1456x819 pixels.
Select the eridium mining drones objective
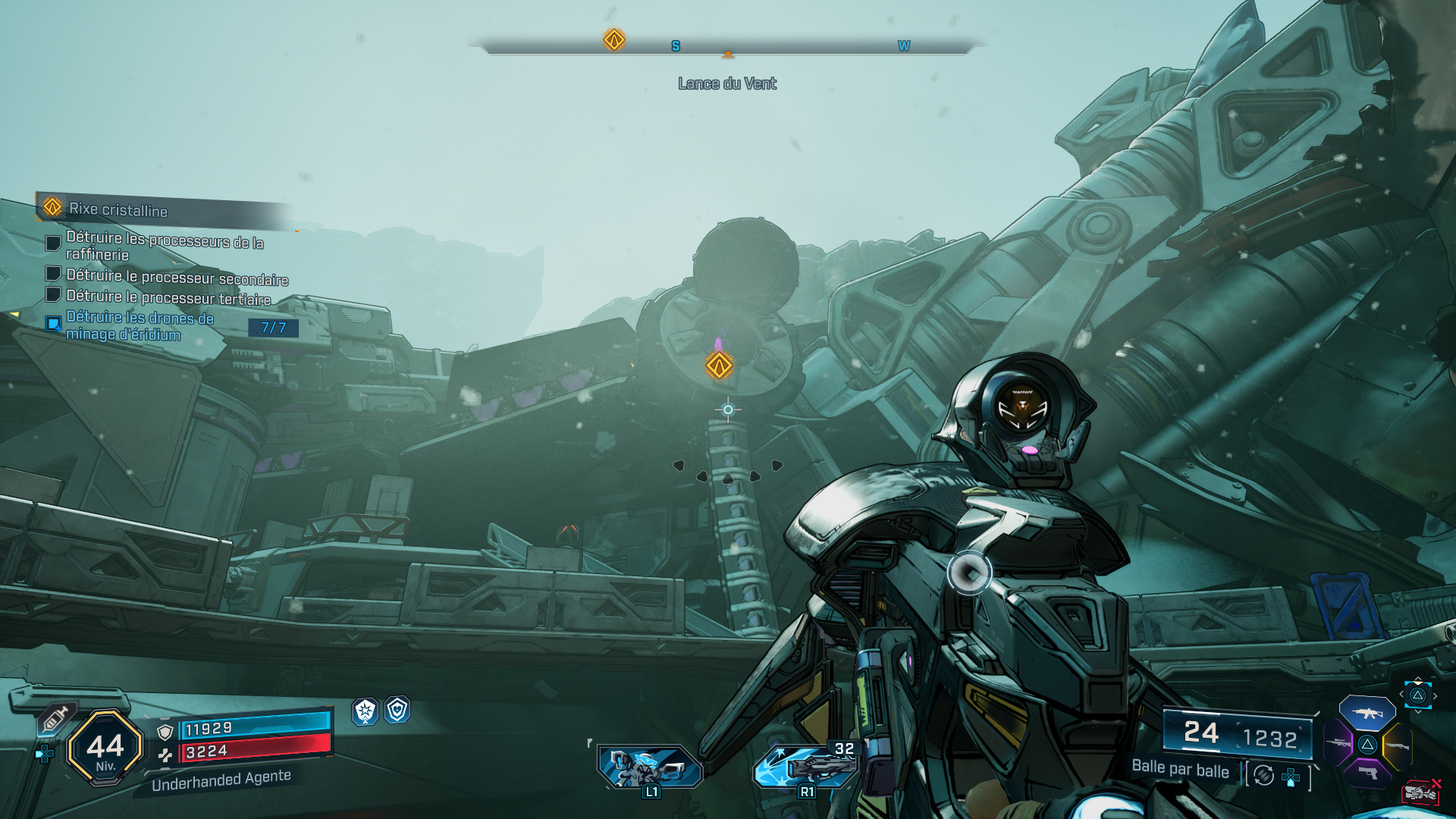[140, 326]
